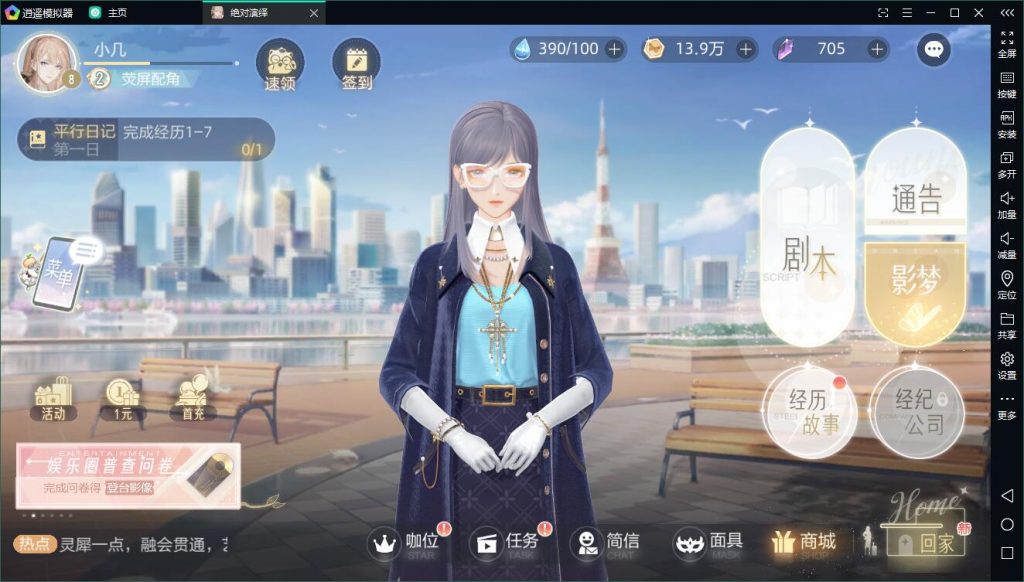Open the player avatar profile

point(47,63)
